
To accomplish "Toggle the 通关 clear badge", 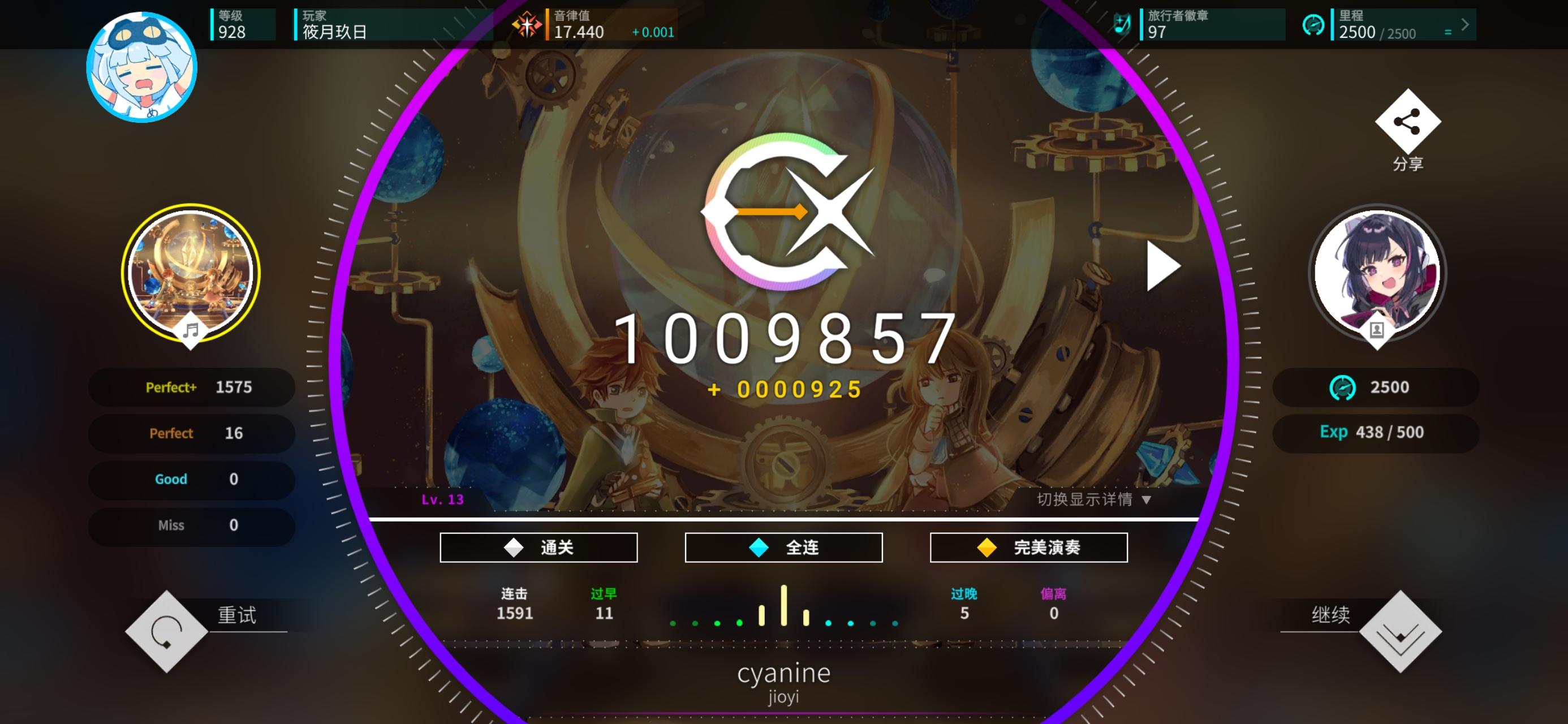I will pyautogui.click(x=538, y=547).
